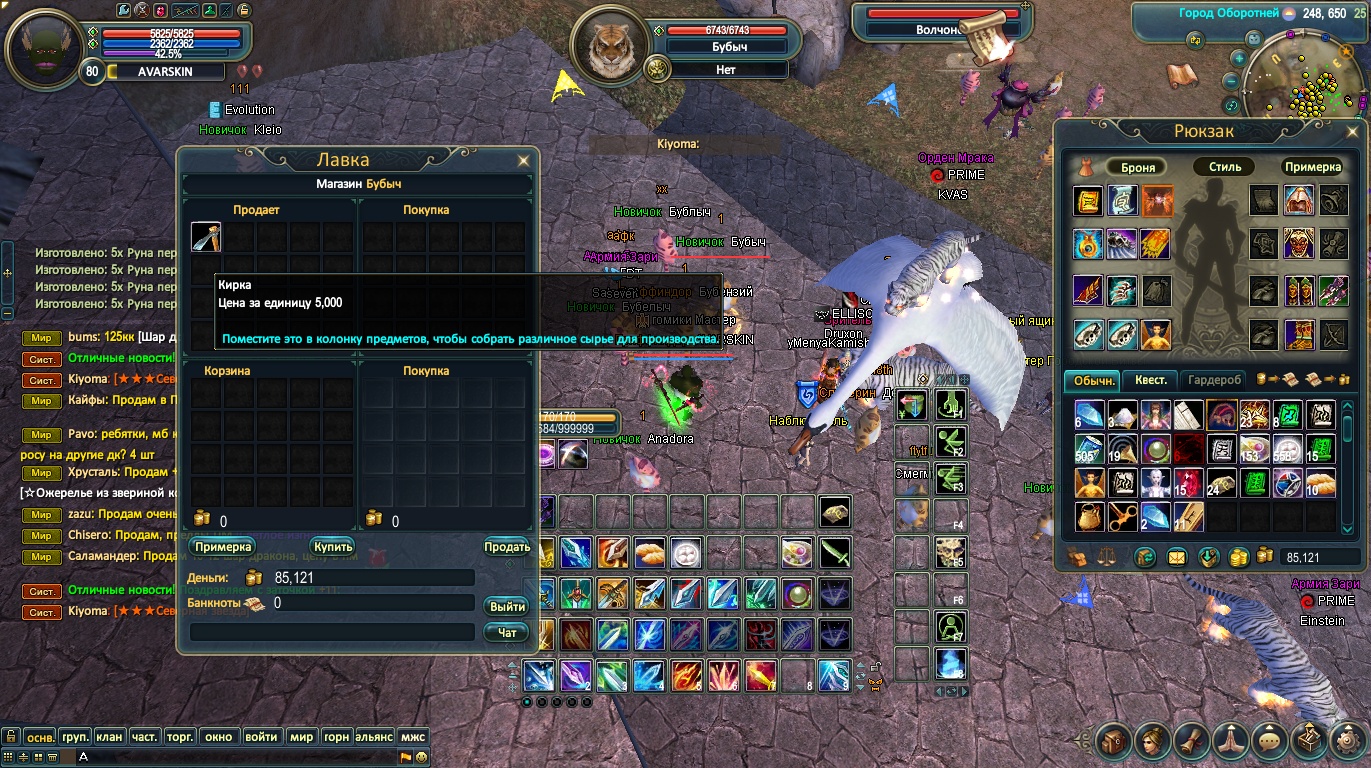Open the Примерка preview button in shop
The width and height of the screenshot is (1371, 768).
(x=223, y=547)
